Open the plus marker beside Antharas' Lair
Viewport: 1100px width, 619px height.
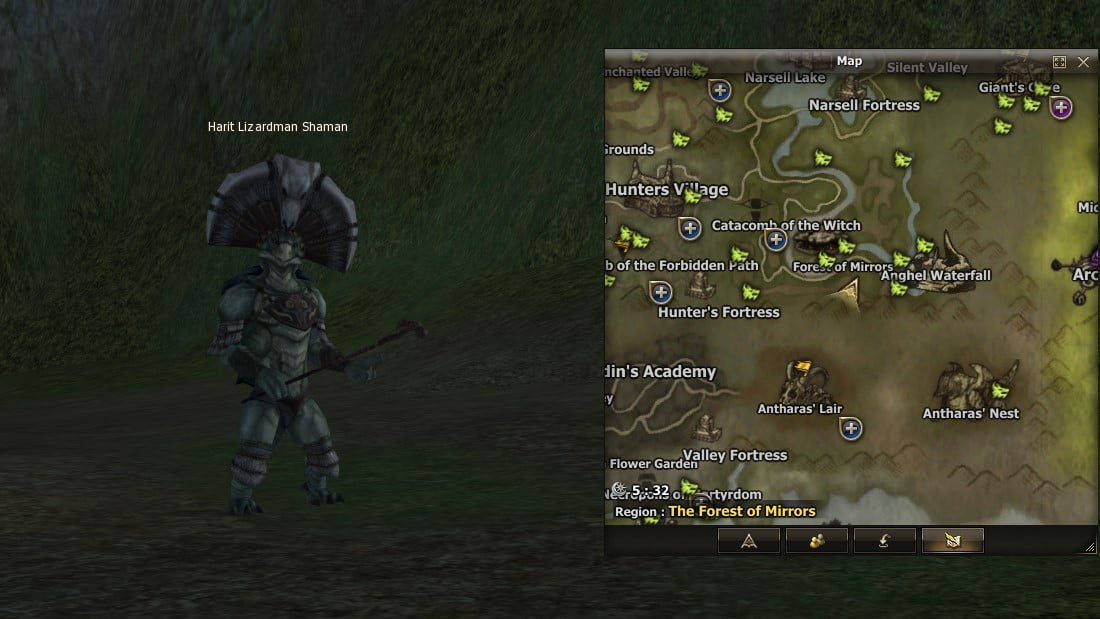pyautogui.click(x=851, y=429)
